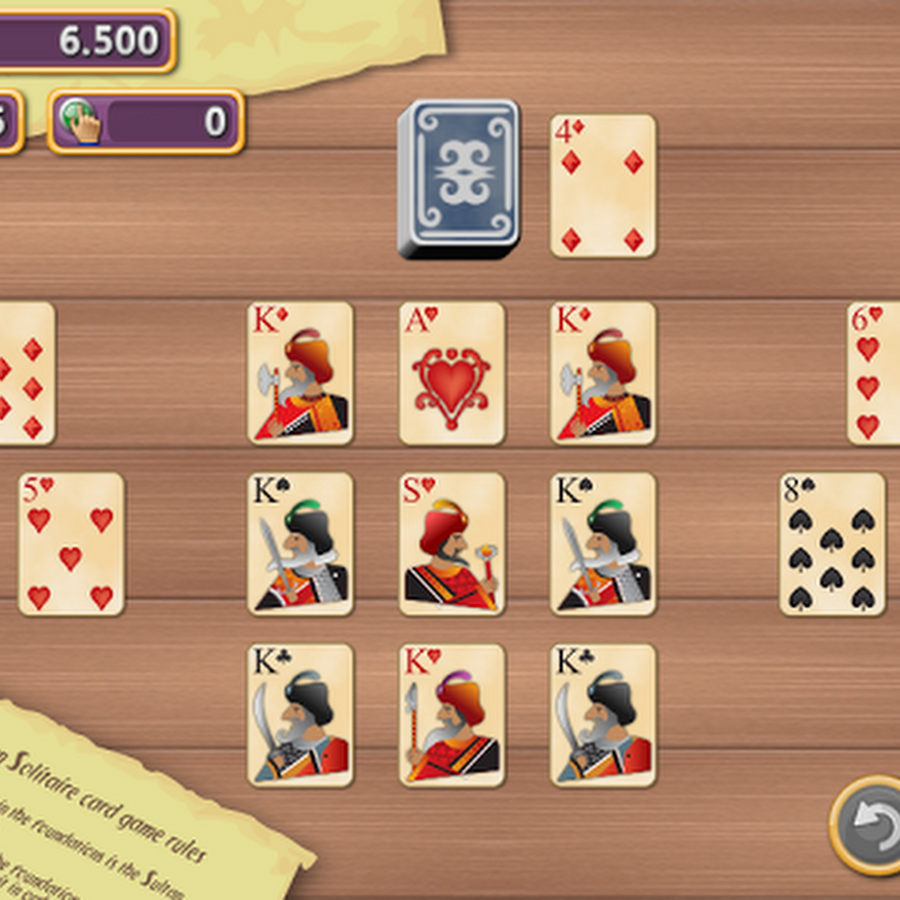
Task: Pick the 8 of spades card
Action: click(x=832, y=543)
